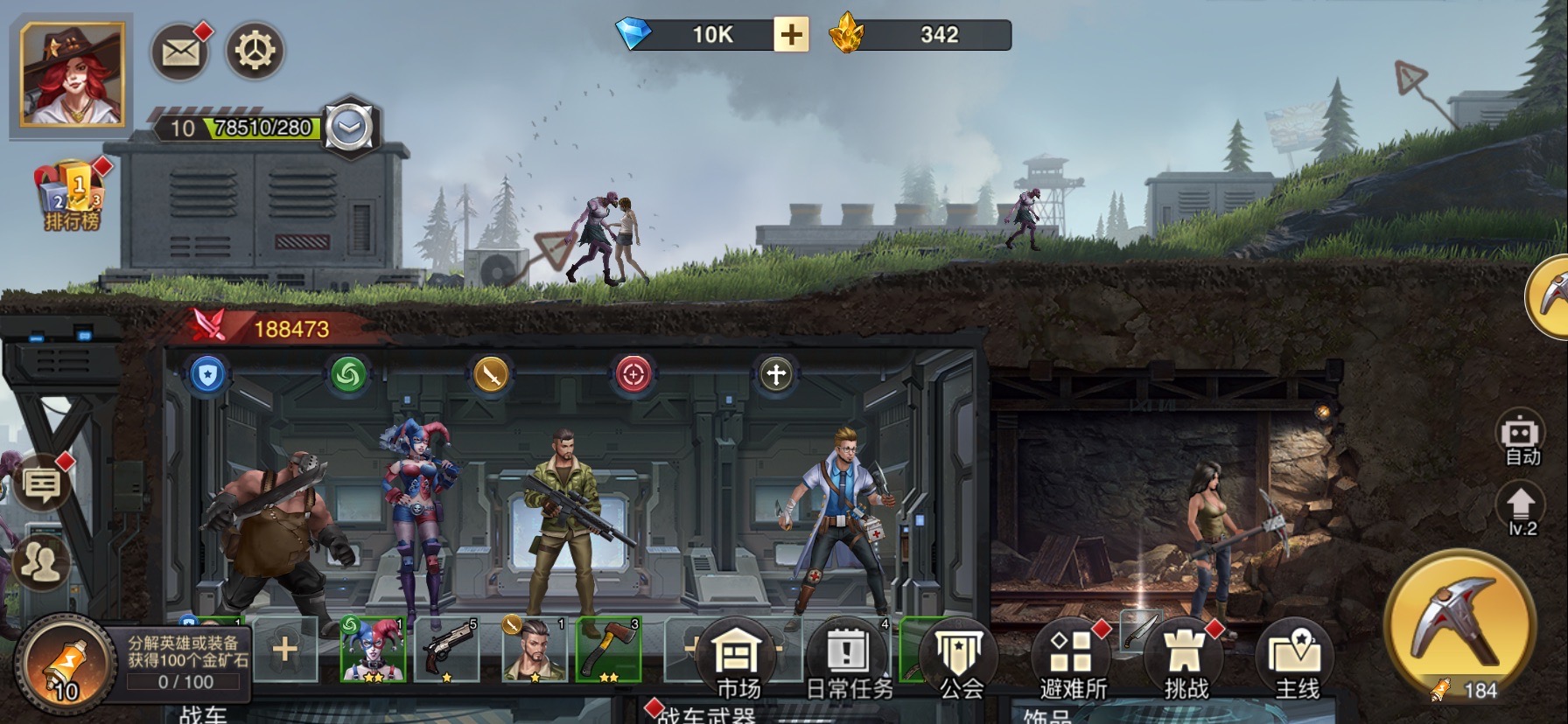Screen dimensions: 1568x724
Task: Select the revolver weapon slot
Action: click(x=447, y=650)
